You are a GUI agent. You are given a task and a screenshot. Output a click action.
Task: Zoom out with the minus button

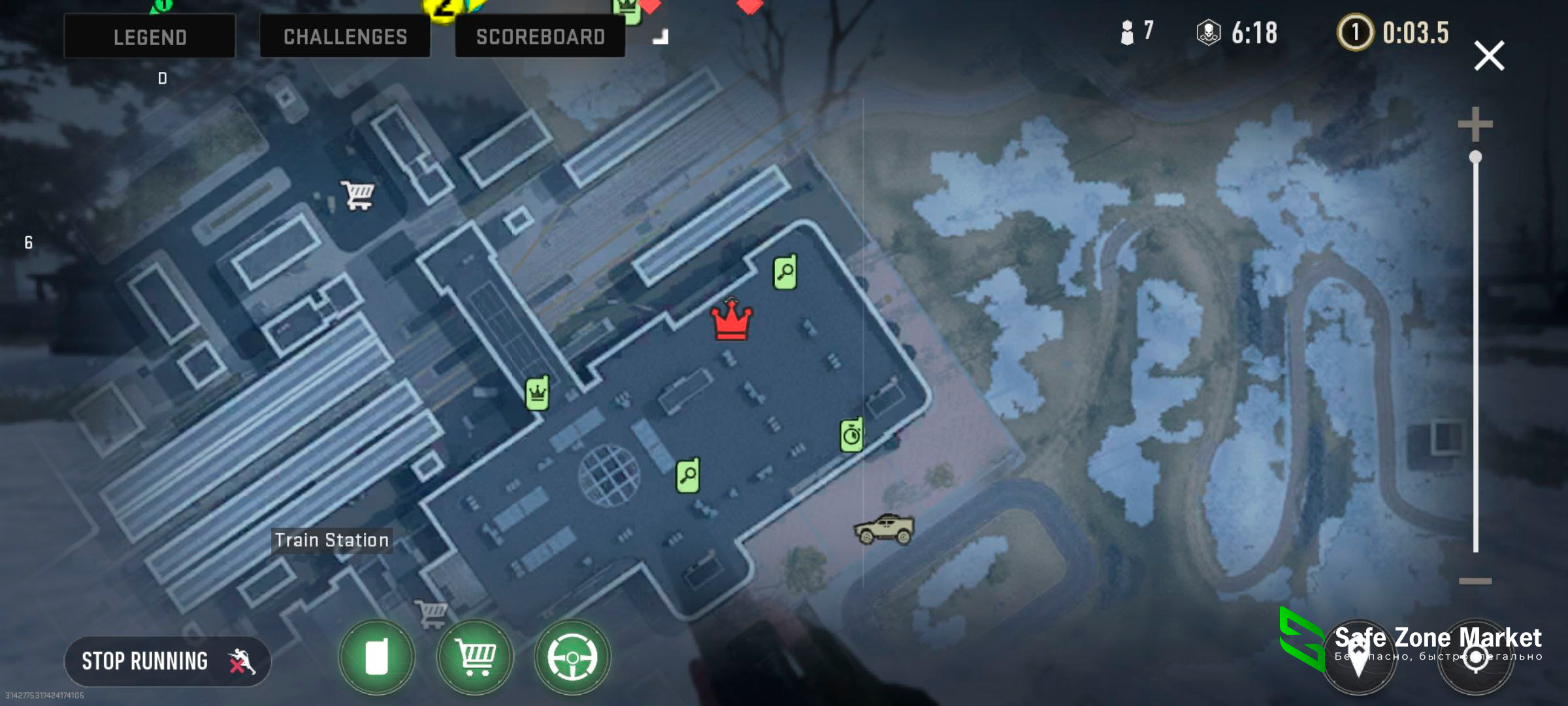(x=1475, y=580)
